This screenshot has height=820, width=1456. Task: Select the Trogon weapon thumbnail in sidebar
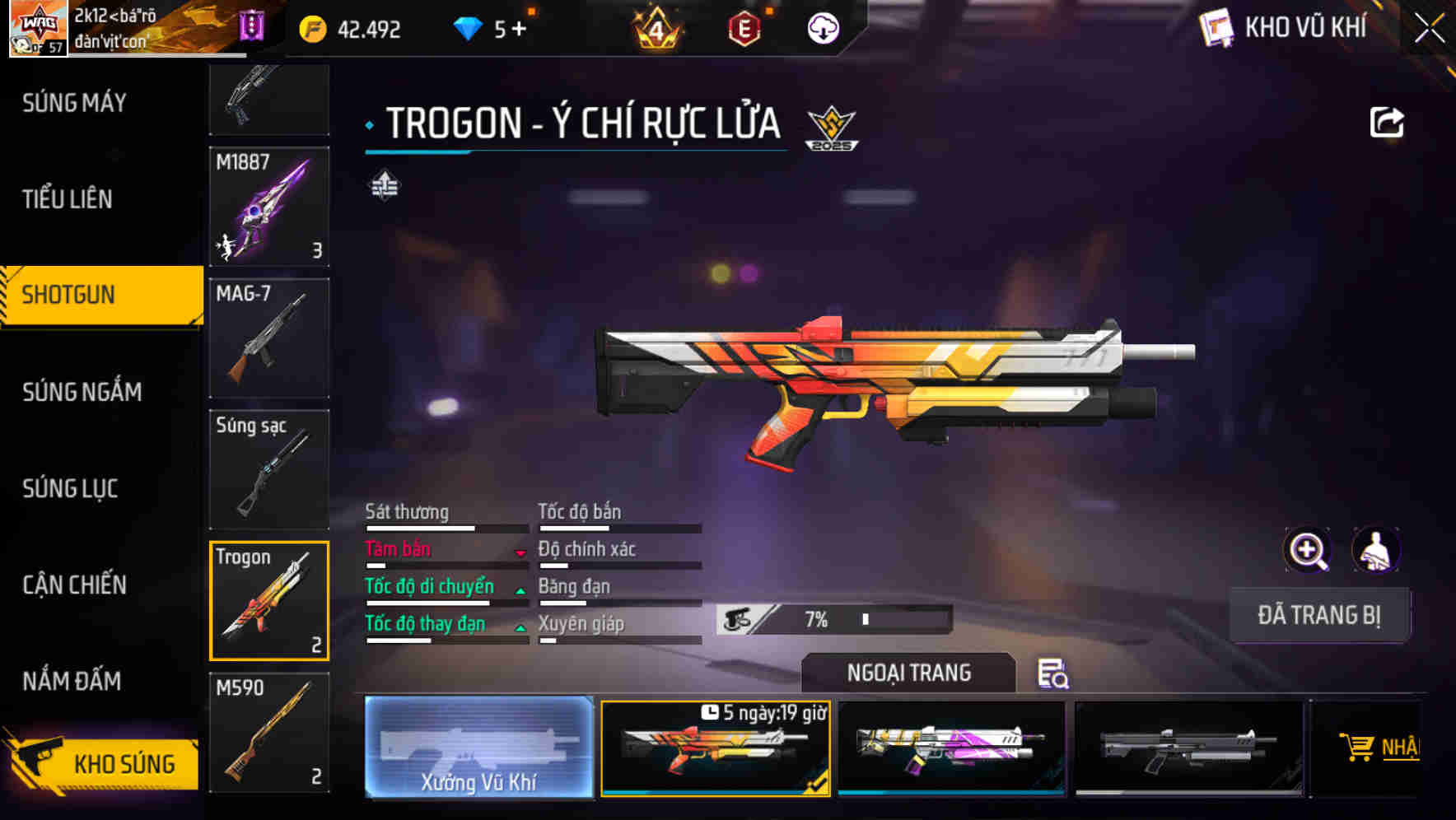pos(268,600)
